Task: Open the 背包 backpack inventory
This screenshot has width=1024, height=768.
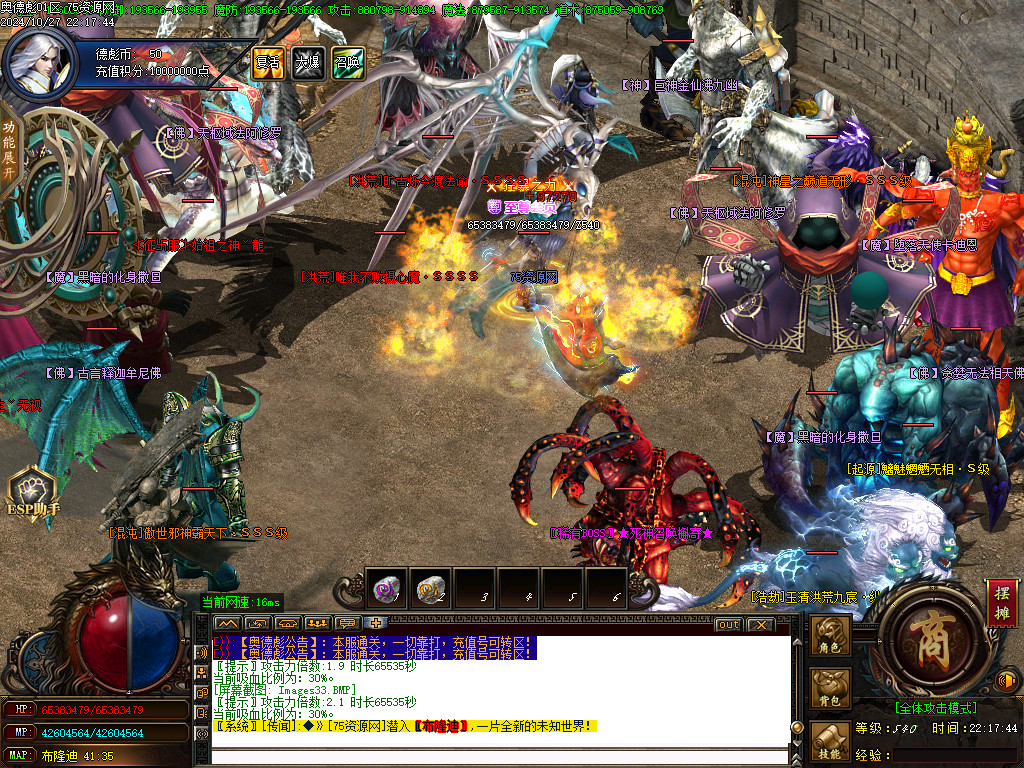Action: point(831,689)
